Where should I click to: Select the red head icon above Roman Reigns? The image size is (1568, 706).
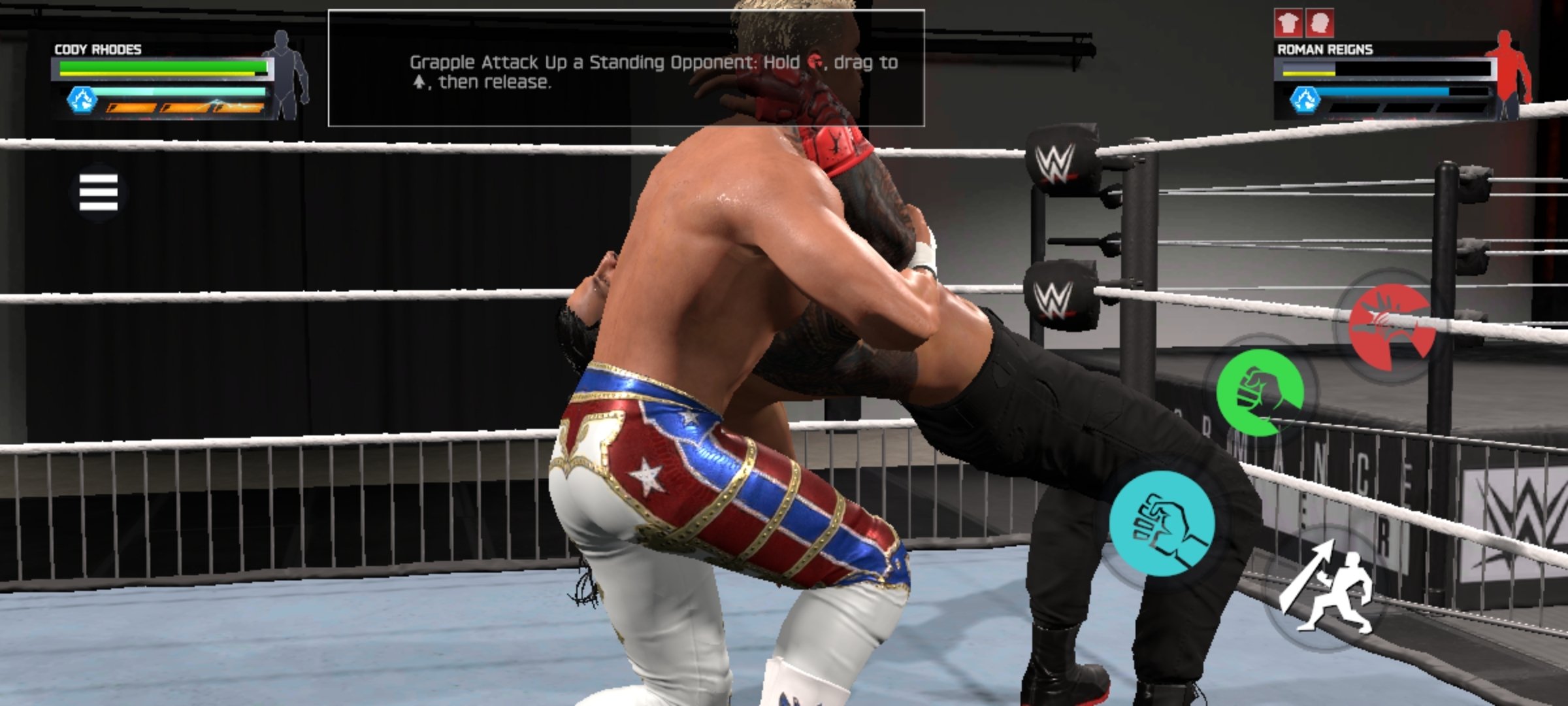coord(1319,24)
